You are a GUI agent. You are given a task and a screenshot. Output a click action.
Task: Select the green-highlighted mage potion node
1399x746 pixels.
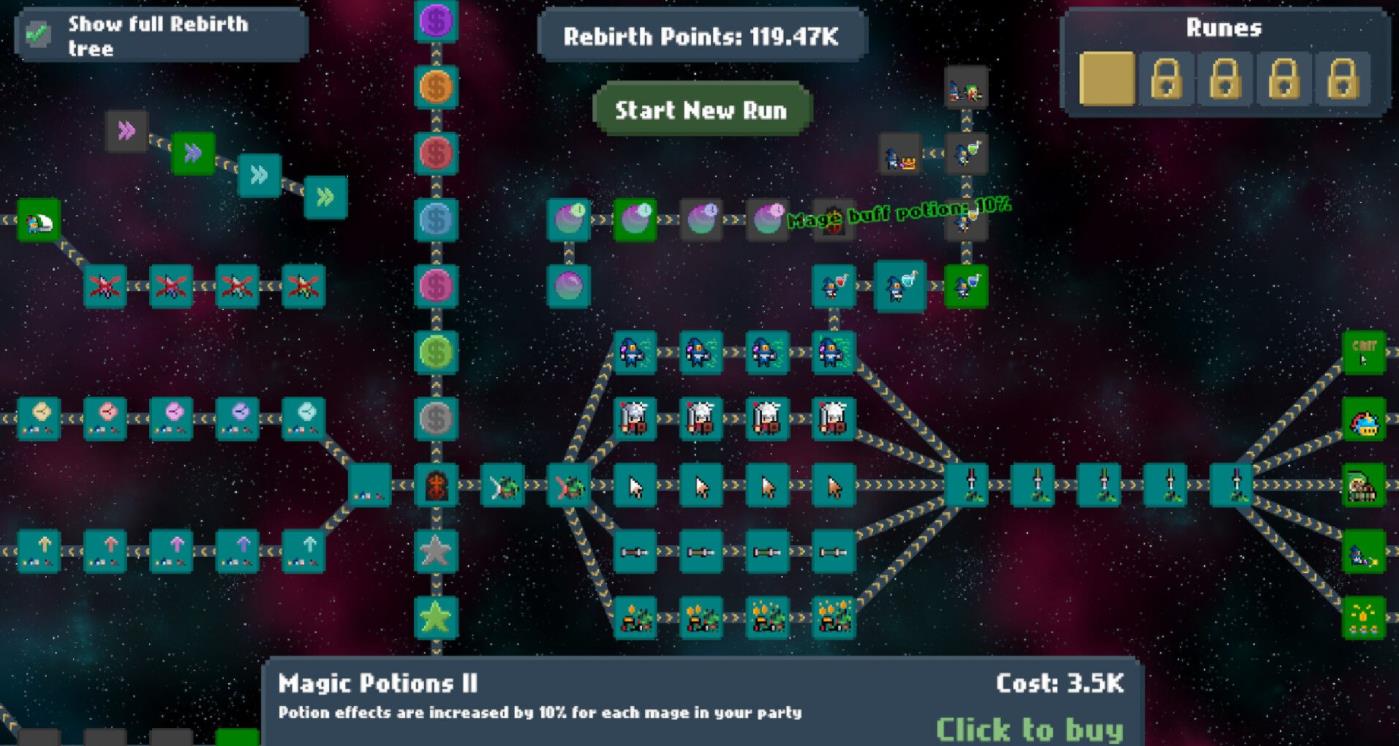[966, 286]
